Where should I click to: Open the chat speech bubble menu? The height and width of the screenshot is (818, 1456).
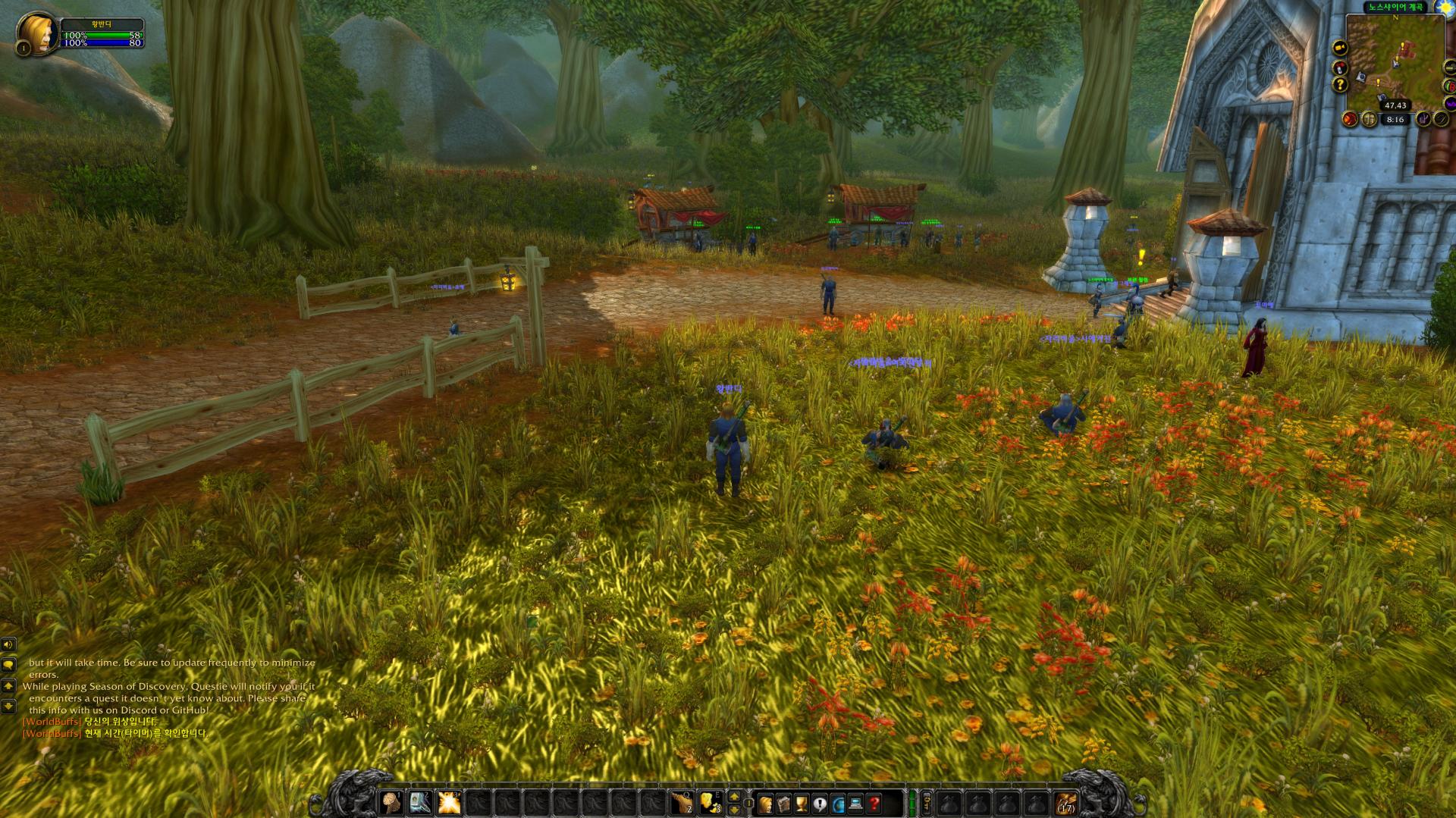tap(8, 665)
